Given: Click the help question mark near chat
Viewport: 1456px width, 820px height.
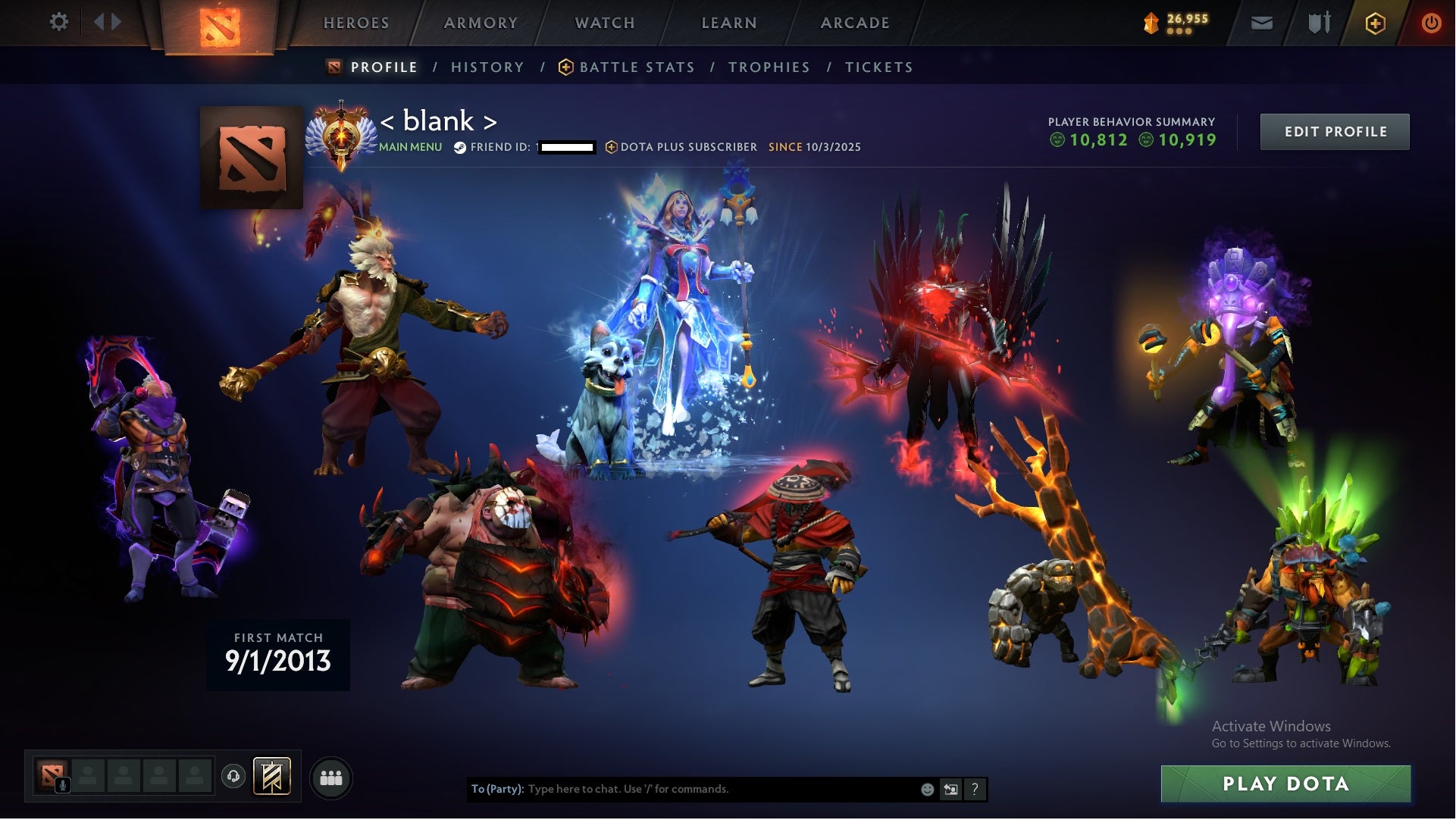Looking at the screenshot, I should coord(975,789).
